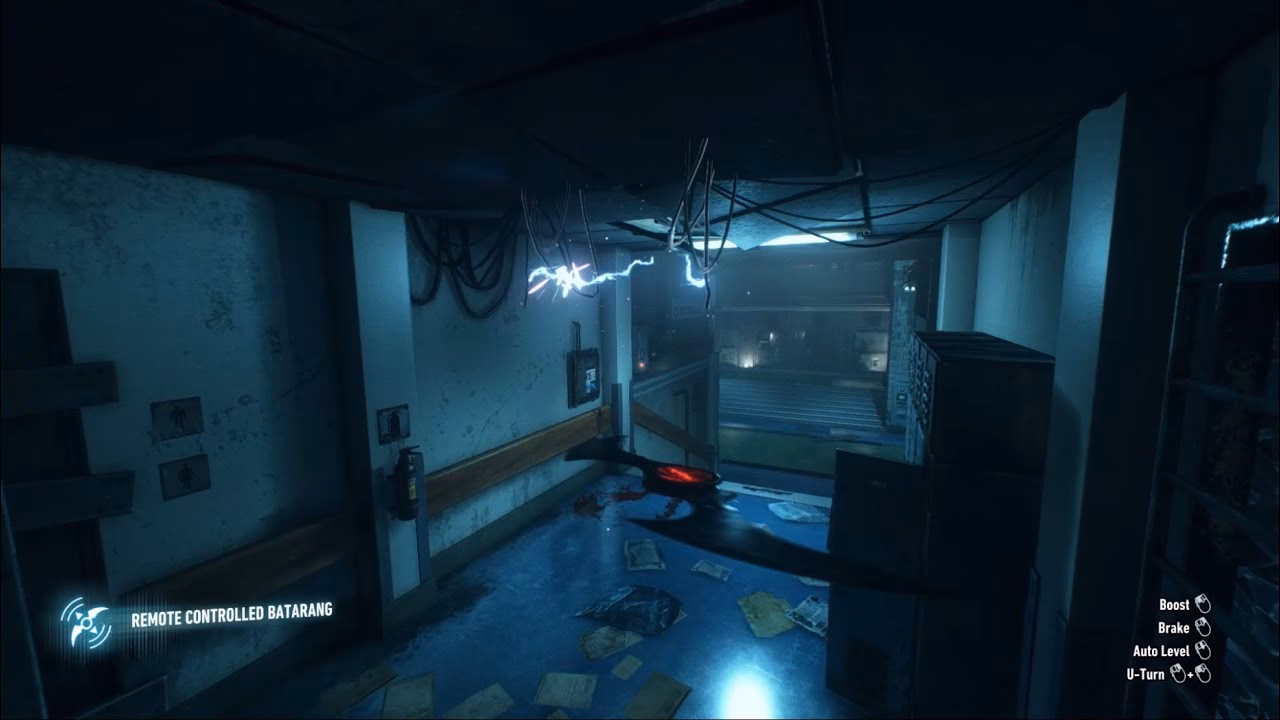Select the Remote Controlled Batarang gadget icon

click(x=85, y=622)
